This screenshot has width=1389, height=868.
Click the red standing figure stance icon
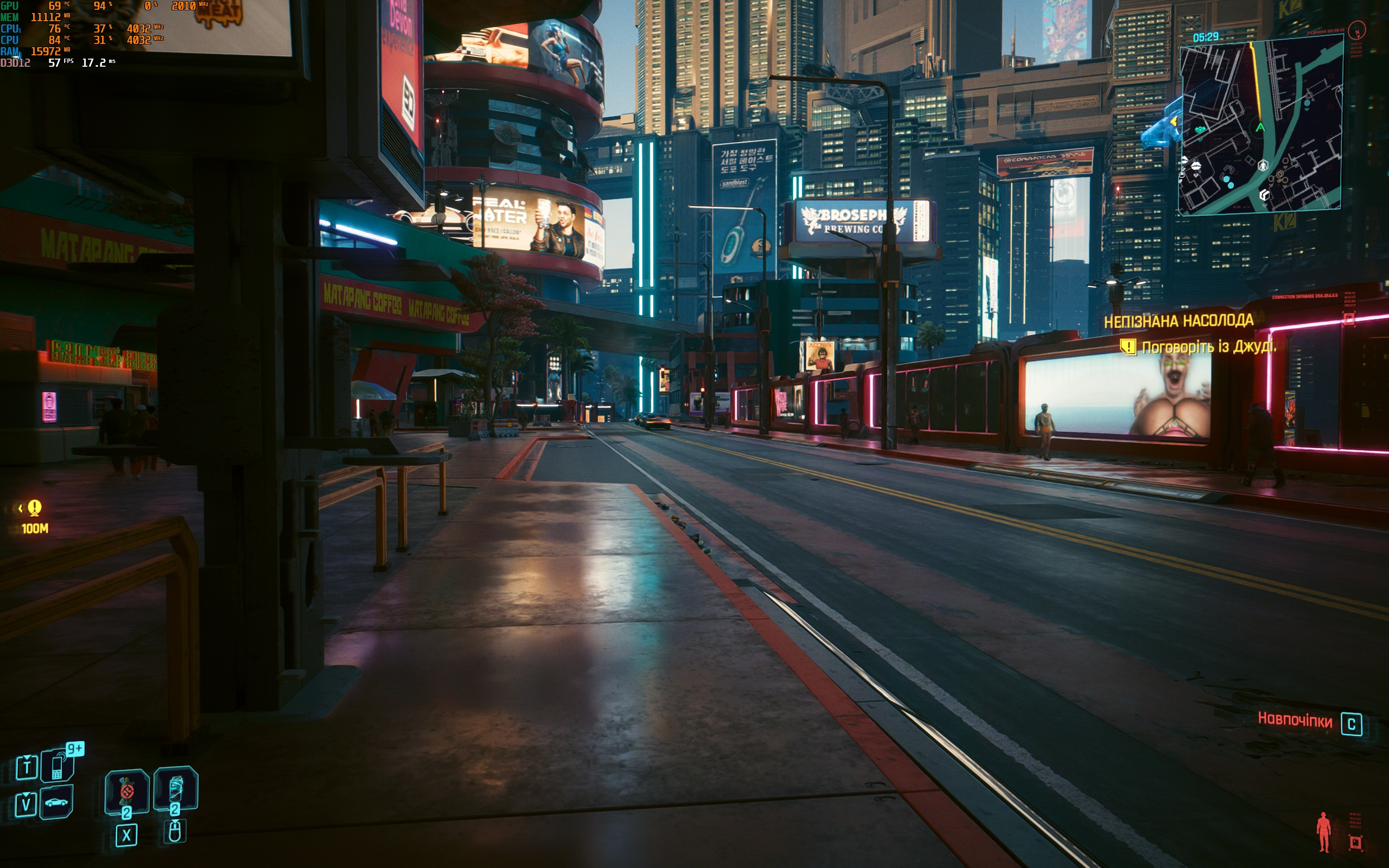(x=1323, y=831)
